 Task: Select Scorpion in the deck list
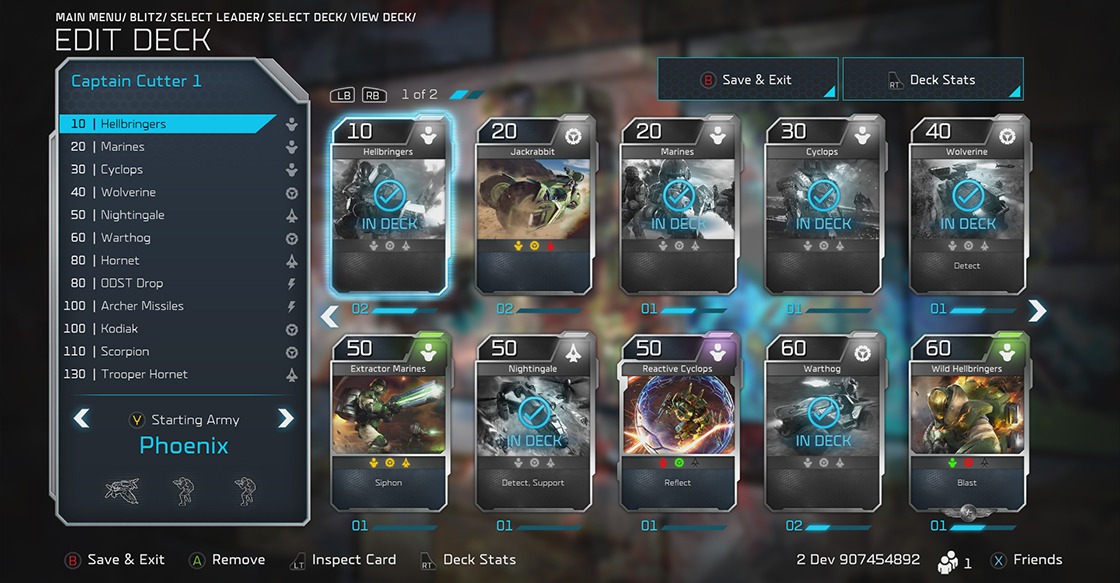pos(124,352)
